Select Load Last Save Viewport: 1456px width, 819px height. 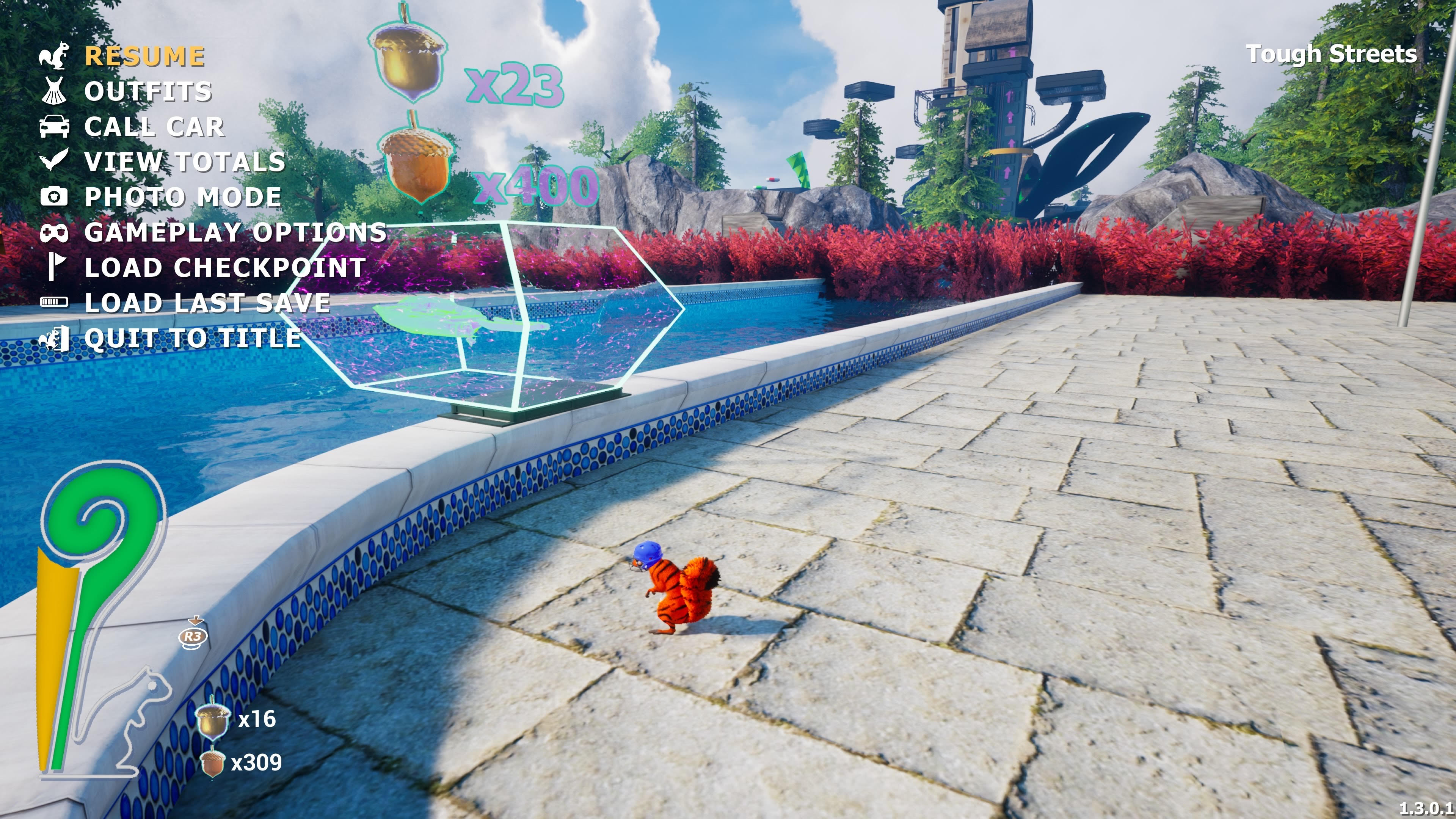(207, 303)
